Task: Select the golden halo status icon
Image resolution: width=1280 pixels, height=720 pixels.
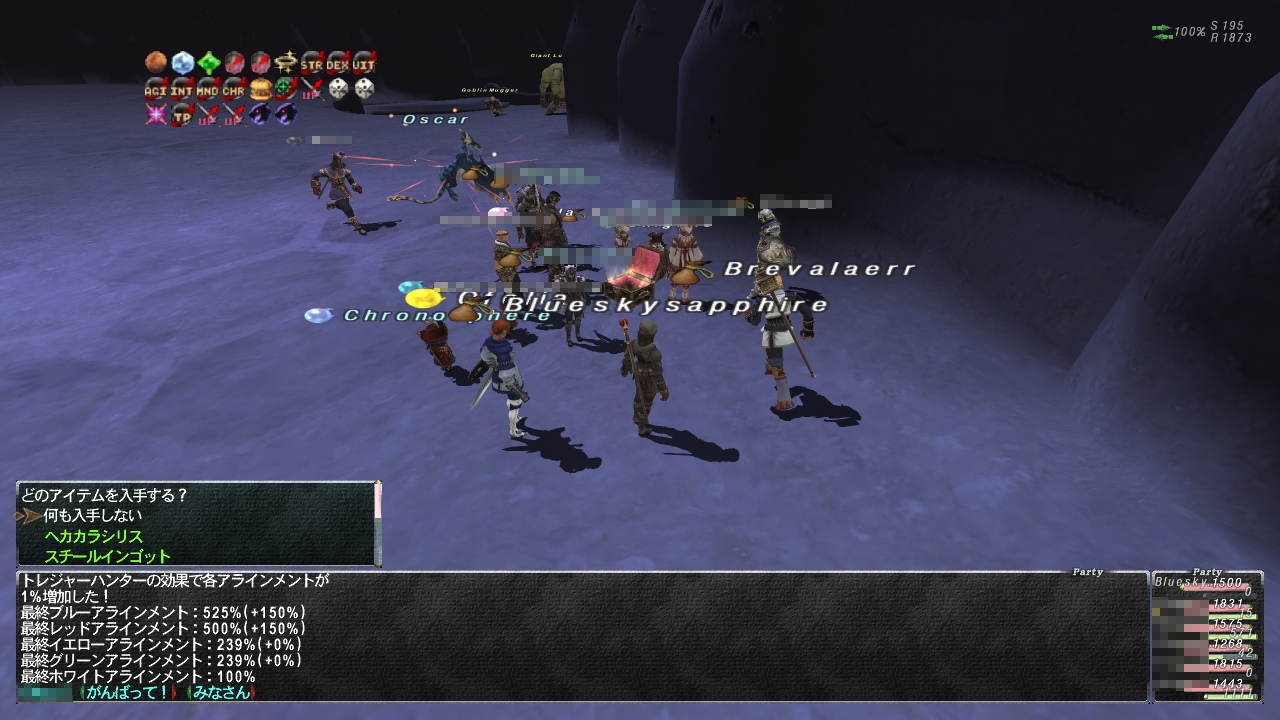Action: 286,62
